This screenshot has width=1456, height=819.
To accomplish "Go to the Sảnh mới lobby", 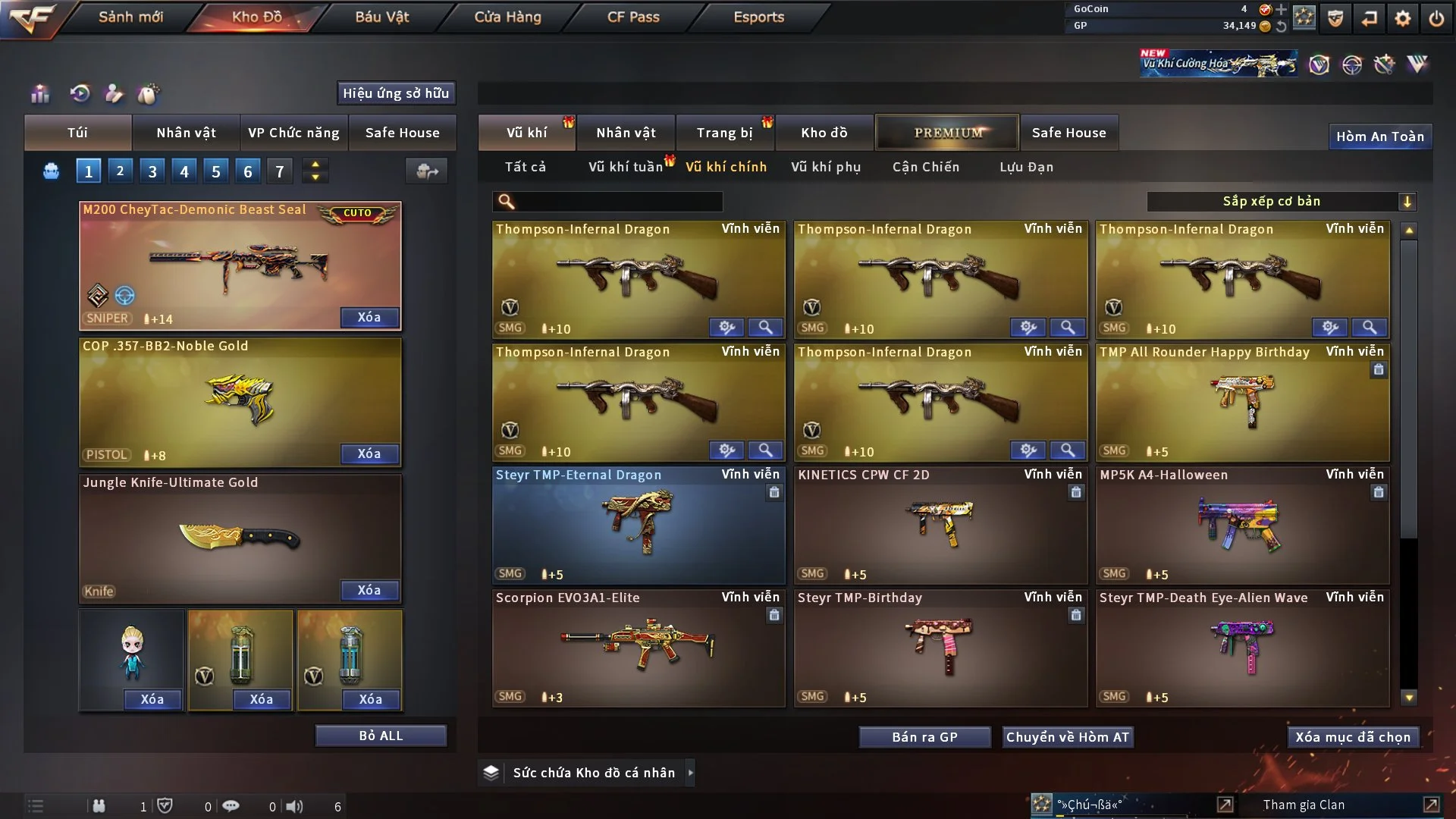I will coord(130,17).
